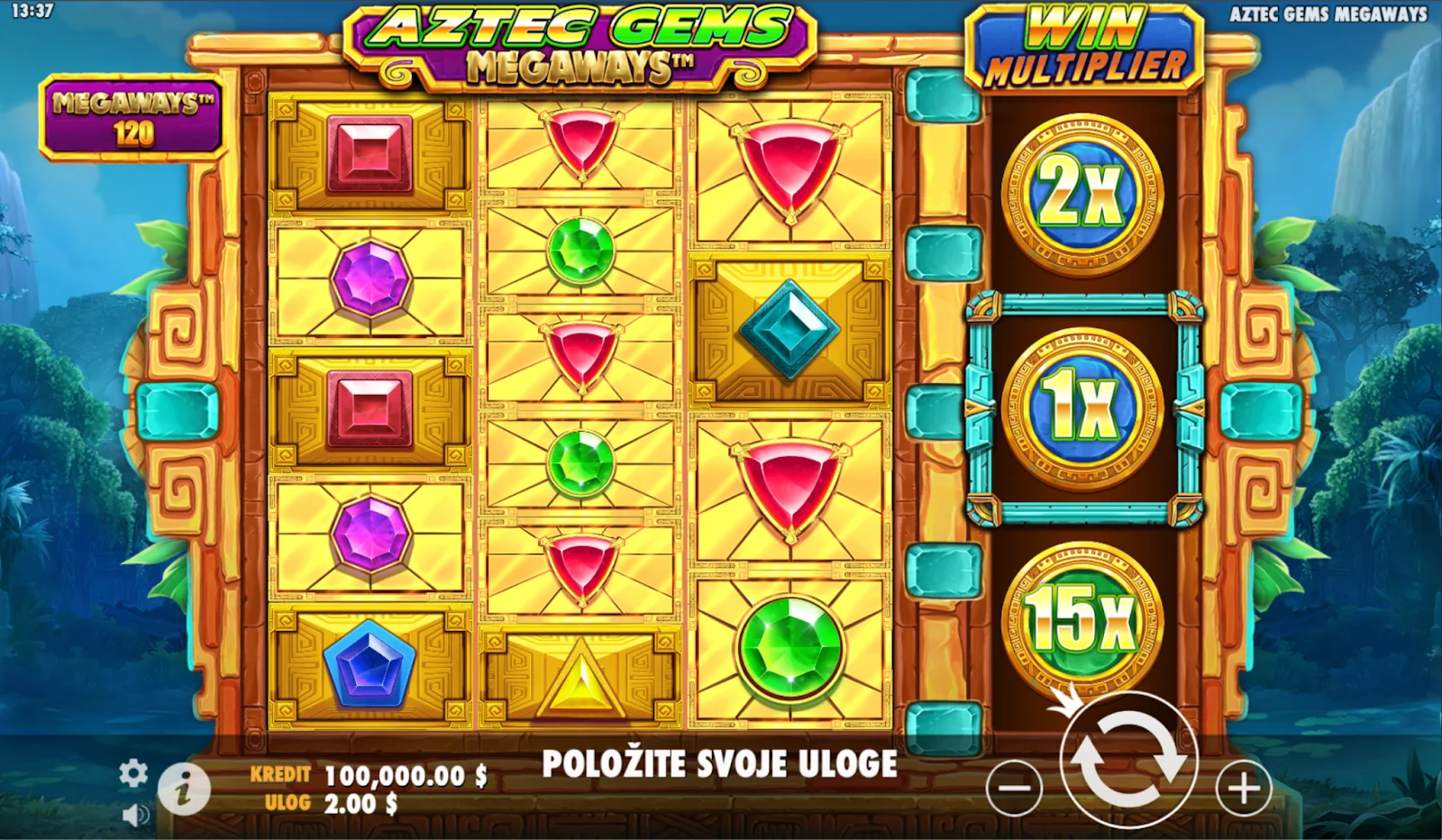Toggle the sound speaker icon
The image size is (1442, 840).
click(135, 815)
